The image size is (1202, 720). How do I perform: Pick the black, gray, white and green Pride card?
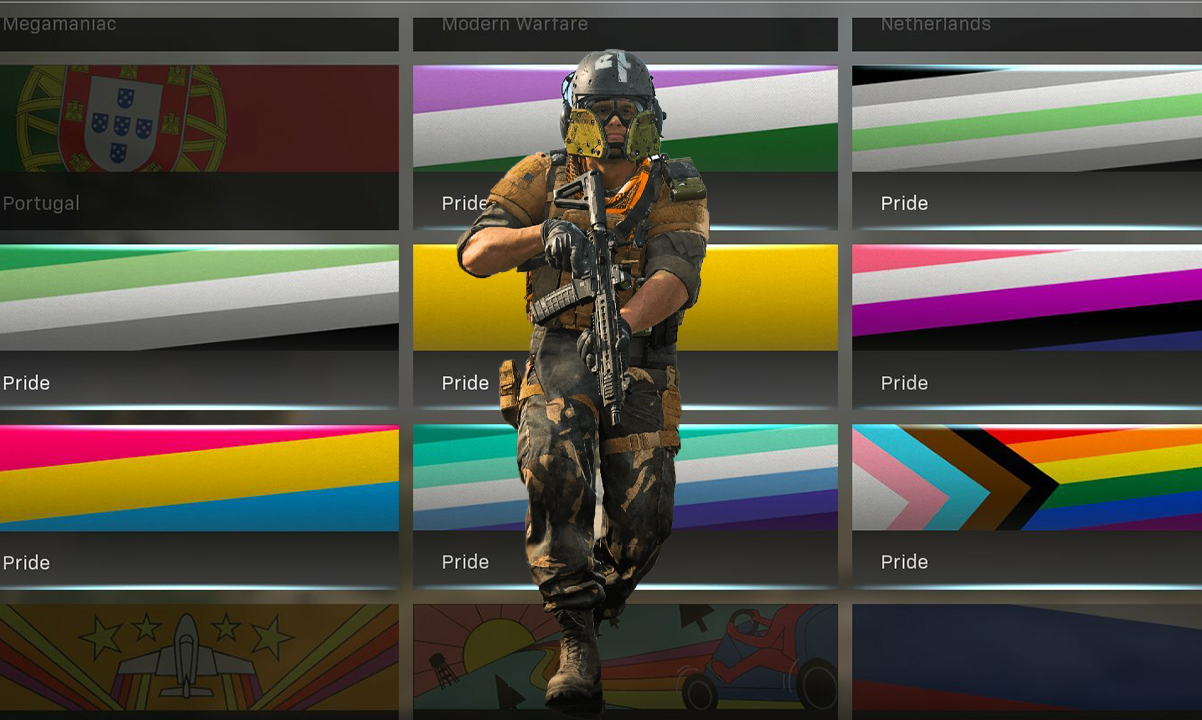1026,120
